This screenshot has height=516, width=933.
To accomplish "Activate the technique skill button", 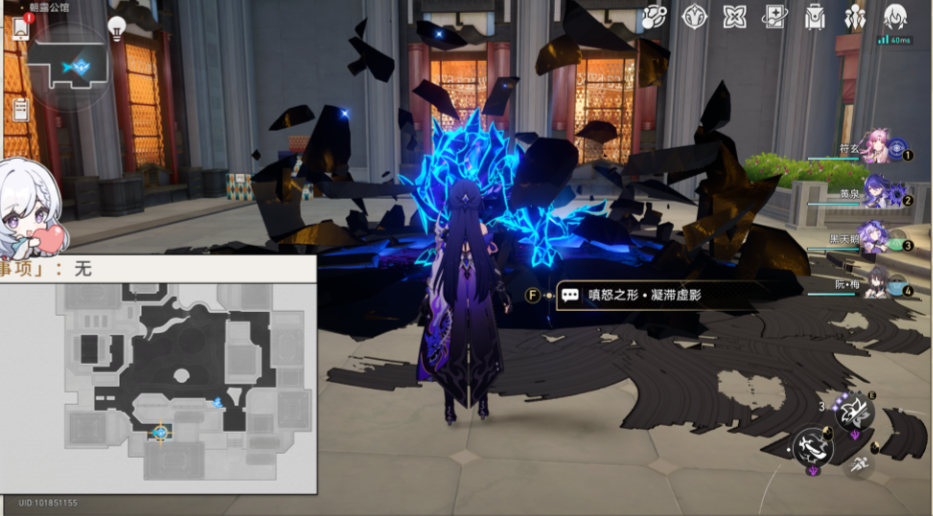I will 855,411.
